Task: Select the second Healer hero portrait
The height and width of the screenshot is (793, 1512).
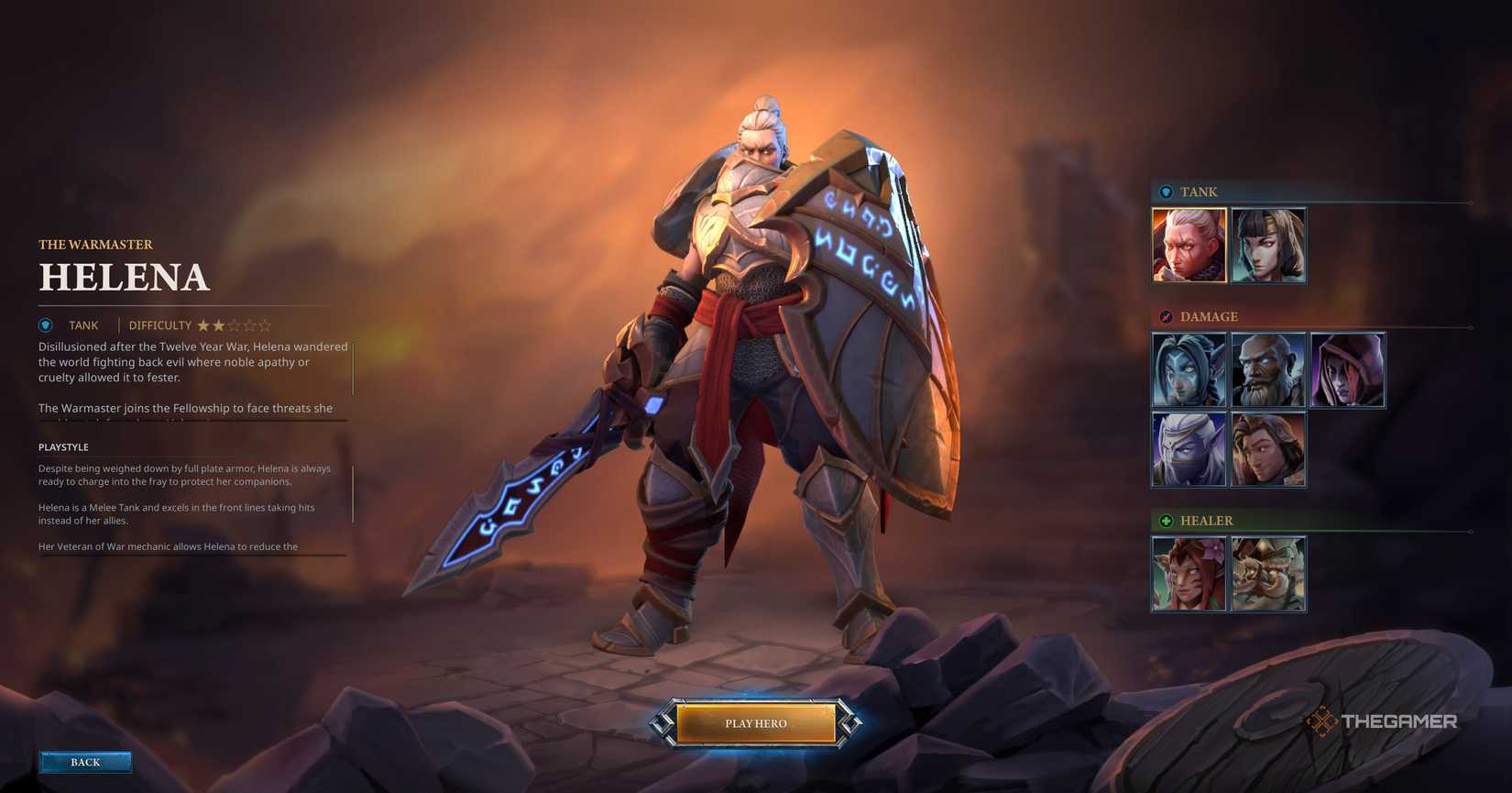Action: 1268,573
